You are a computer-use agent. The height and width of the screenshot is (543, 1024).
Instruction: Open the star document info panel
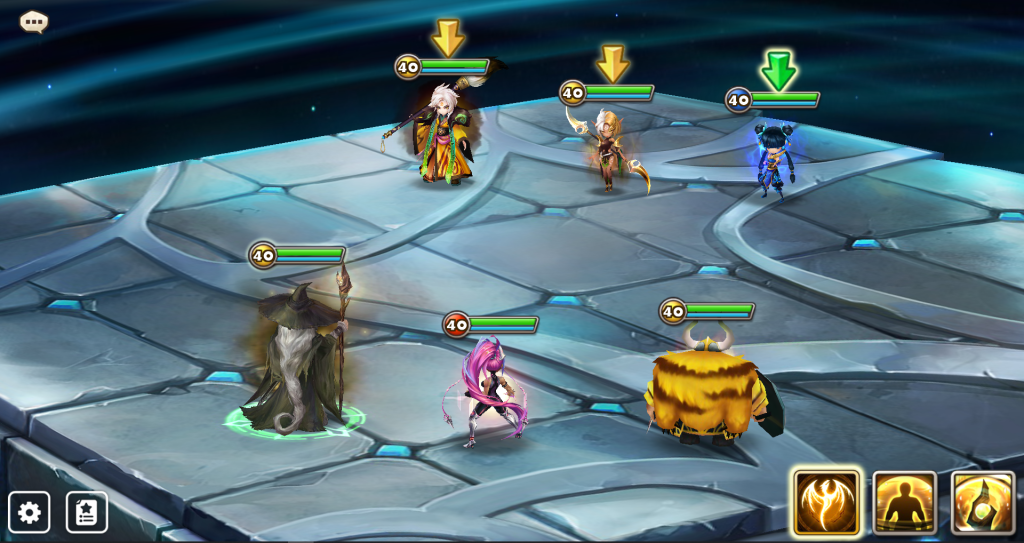(87, 512)
